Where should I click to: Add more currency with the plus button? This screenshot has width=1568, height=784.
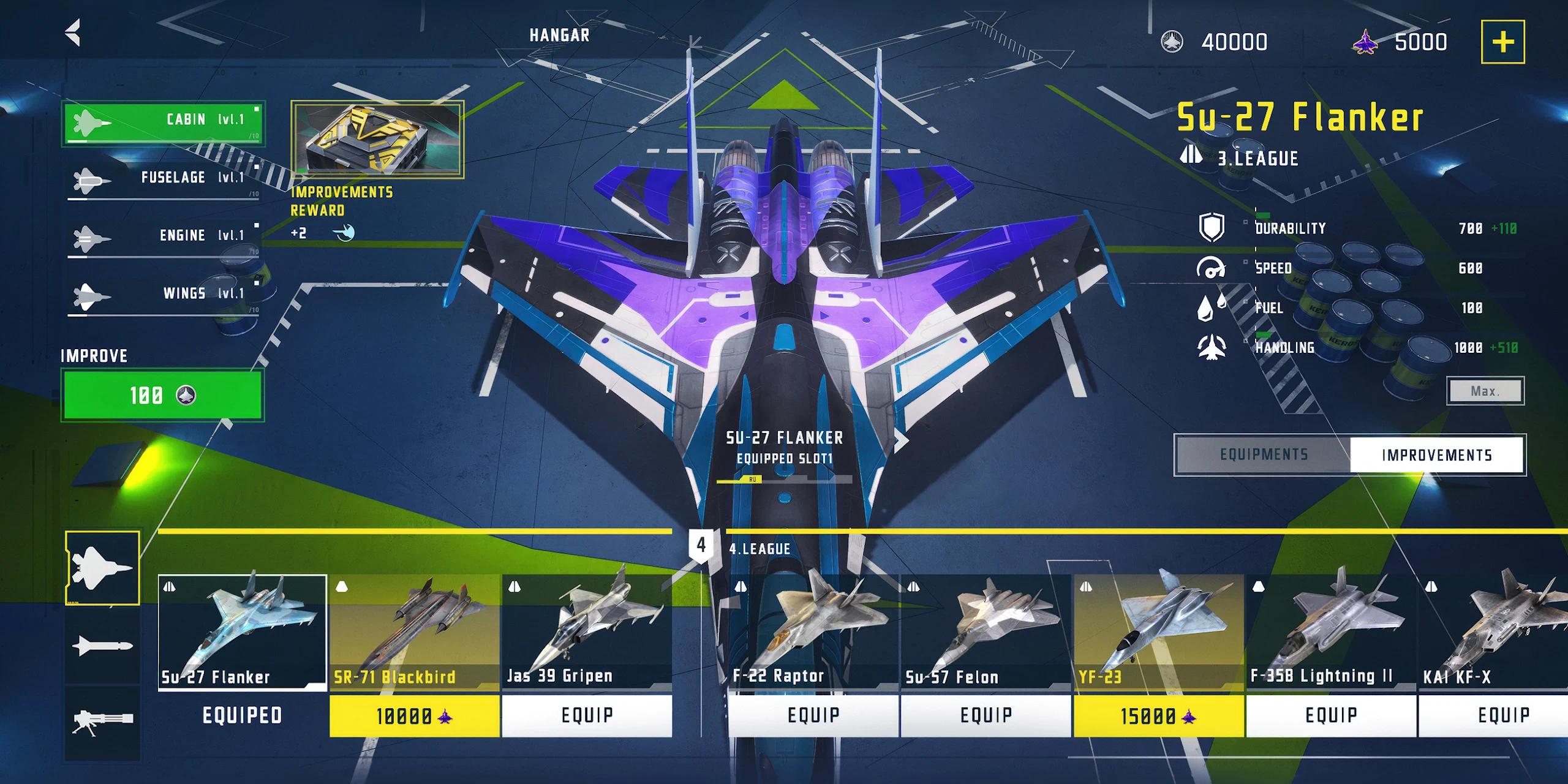point(1502,42)
